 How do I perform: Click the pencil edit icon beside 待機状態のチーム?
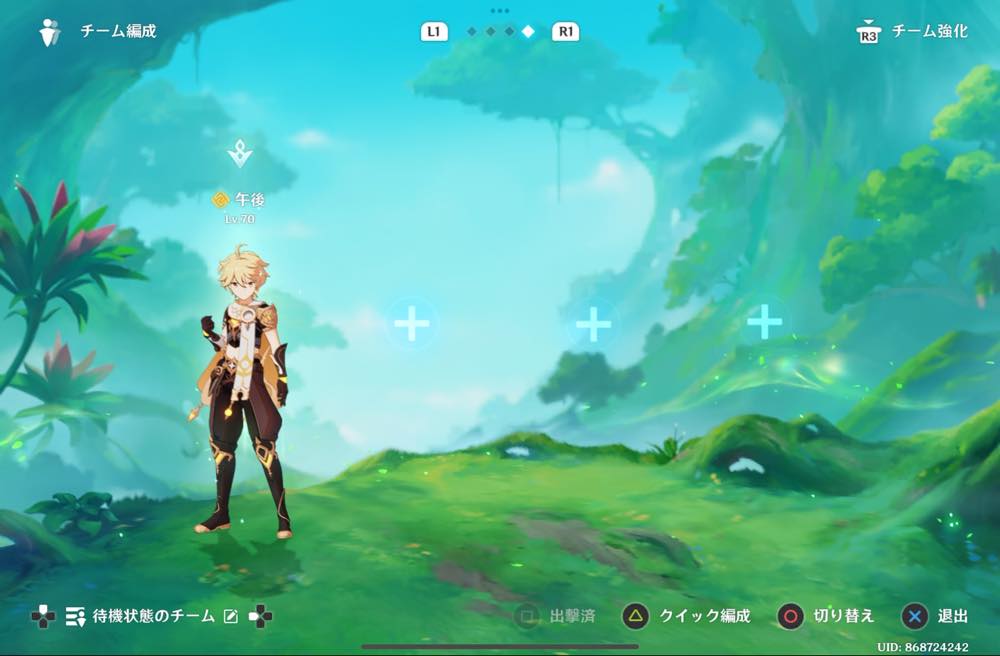(x=231, y=616)
